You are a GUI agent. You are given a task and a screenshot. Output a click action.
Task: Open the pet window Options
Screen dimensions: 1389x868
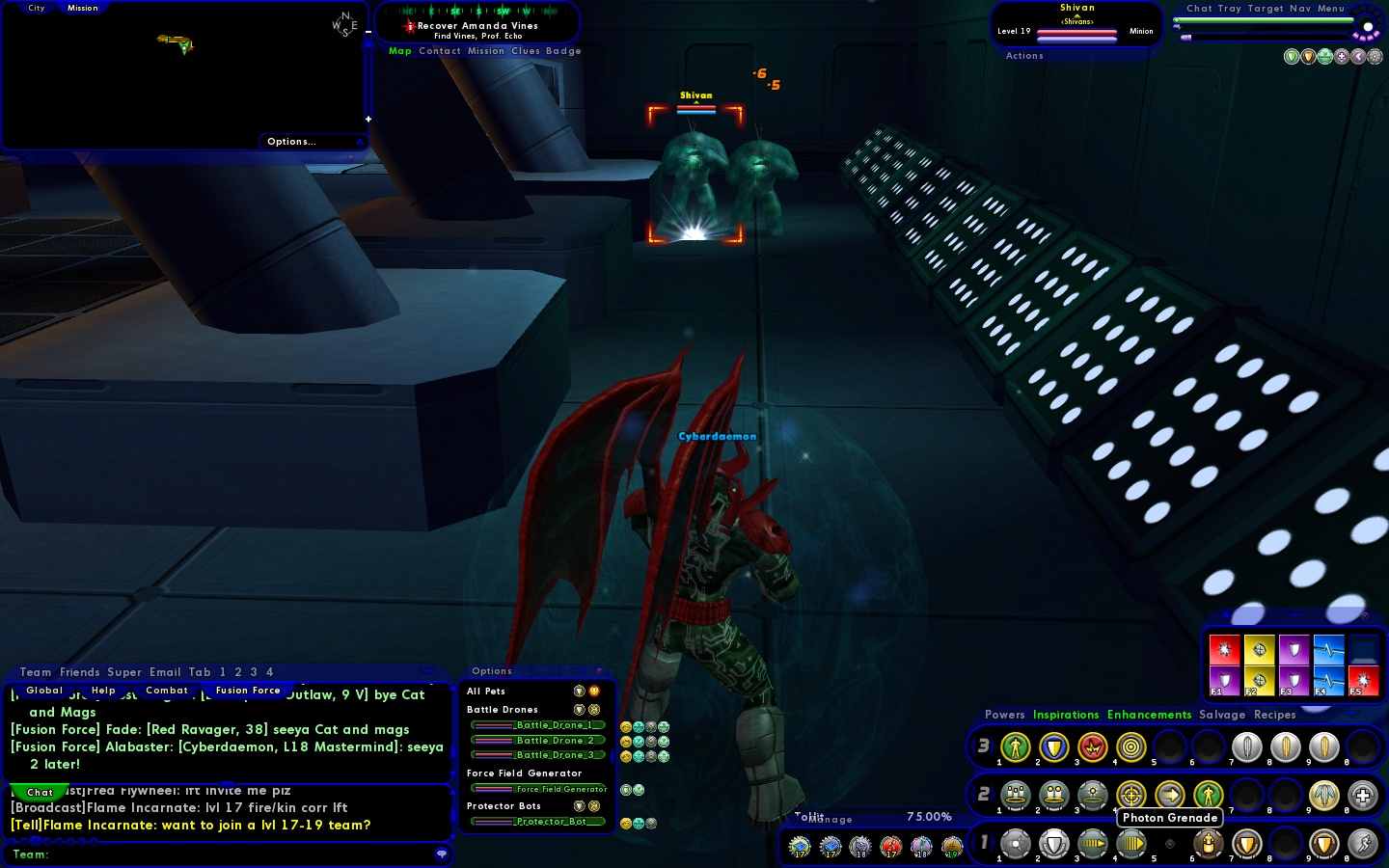tap(492, 671)
